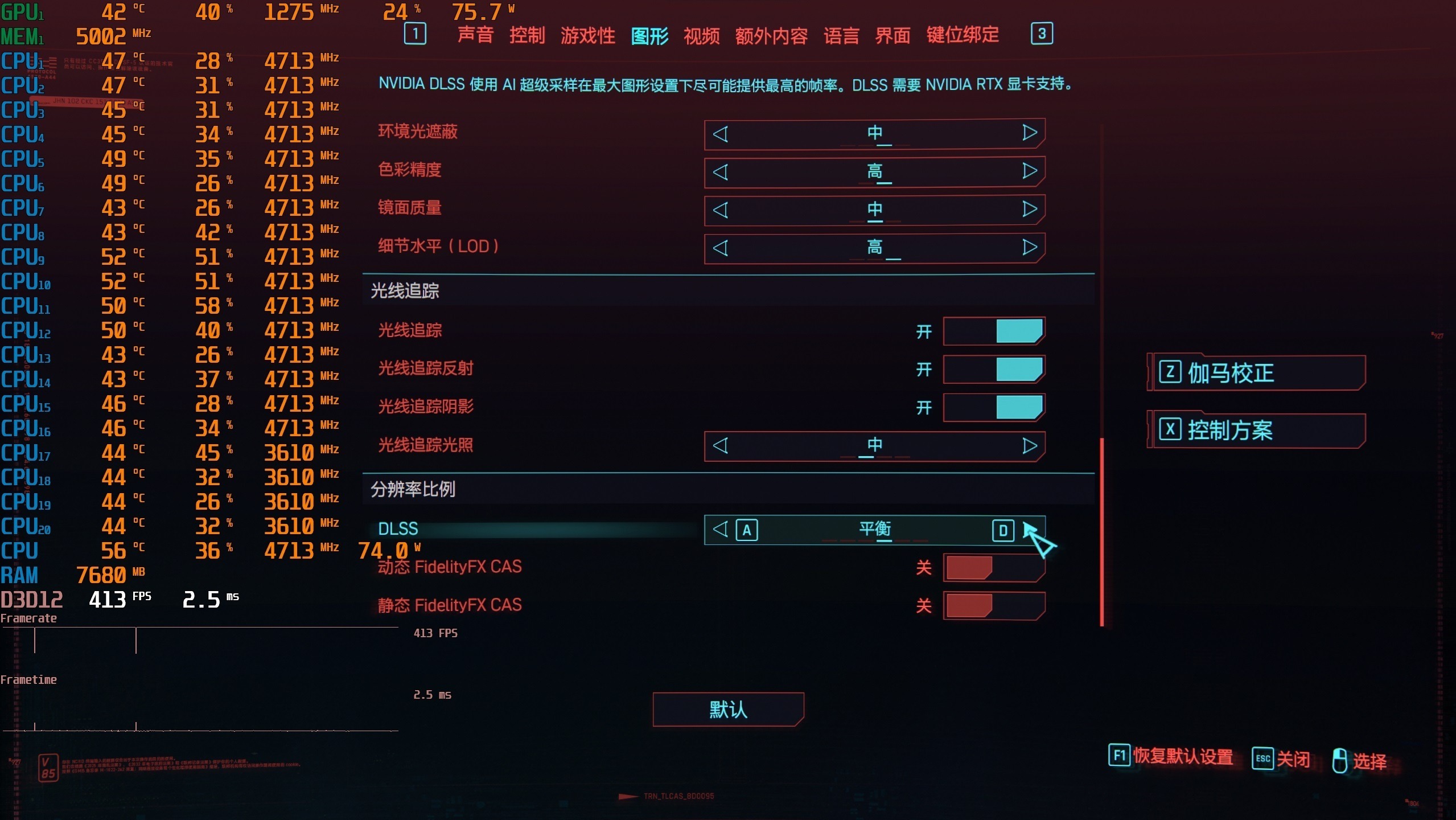Click the 默认 button

point(728,710)
